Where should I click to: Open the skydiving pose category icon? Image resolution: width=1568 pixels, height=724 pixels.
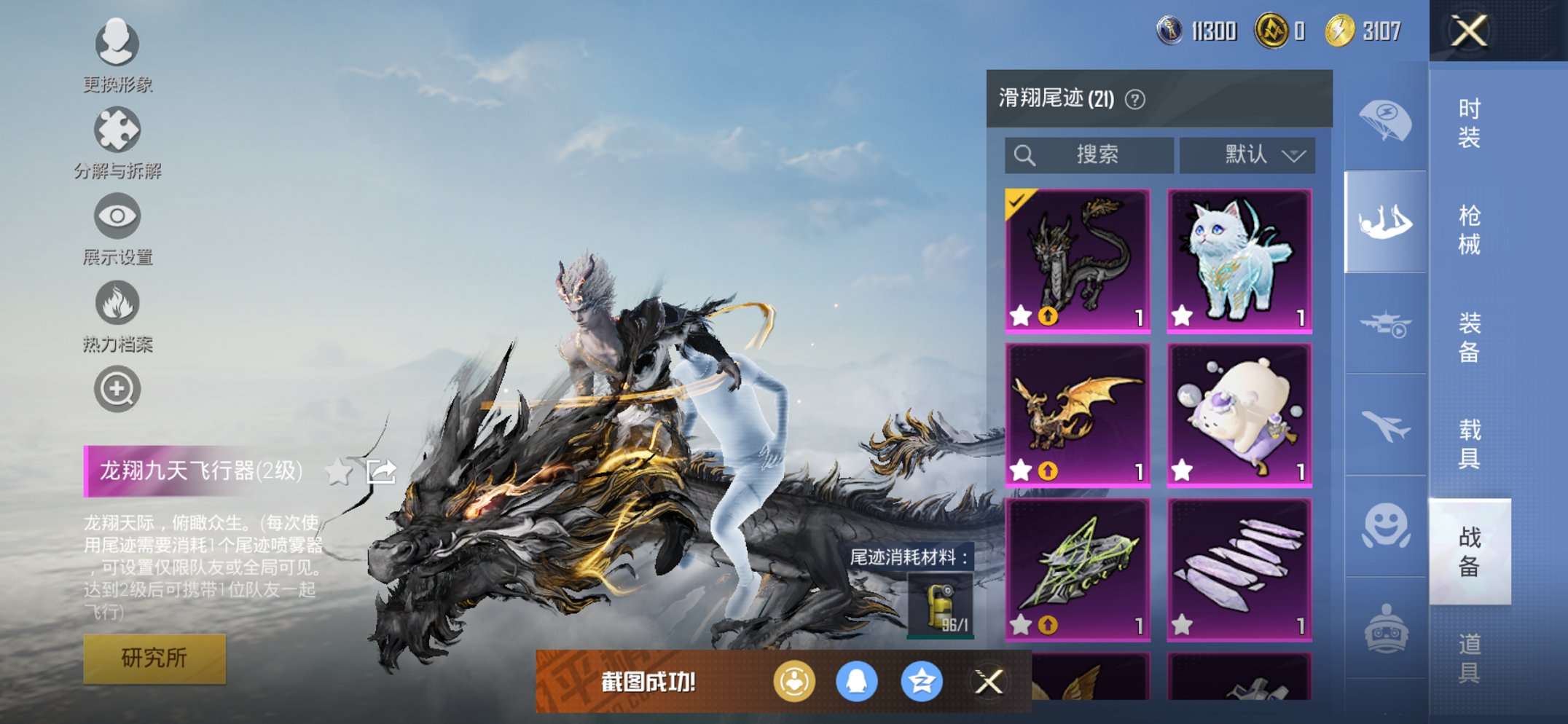tap(1385, 219)
